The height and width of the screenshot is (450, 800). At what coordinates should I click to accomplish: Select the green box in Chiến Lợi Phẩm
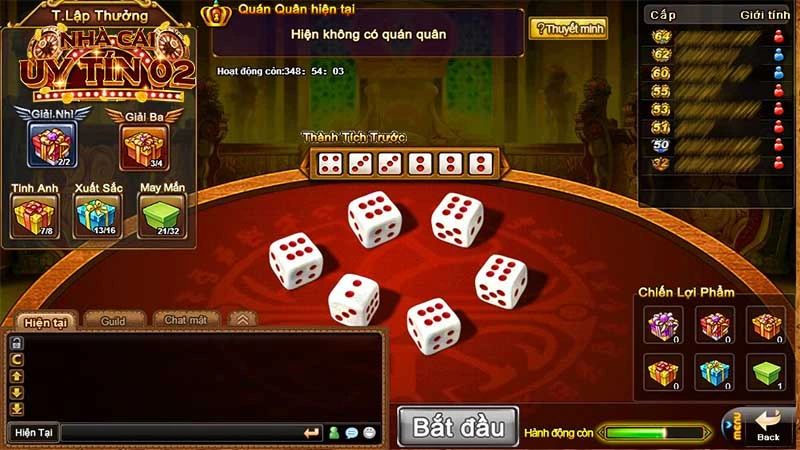(766, 372)
